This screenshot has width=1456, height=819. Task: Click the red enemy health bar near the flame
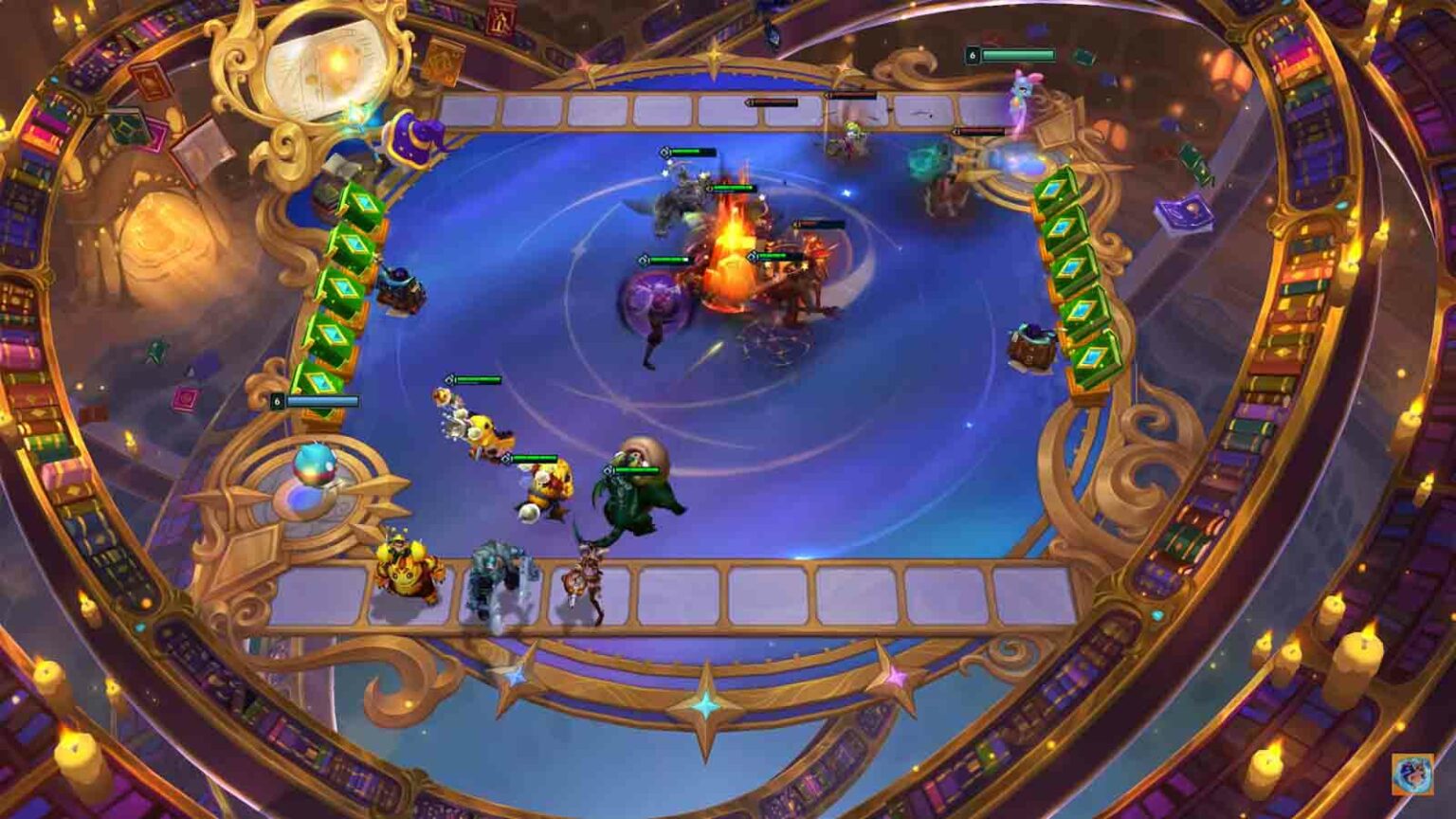[810, 223]
